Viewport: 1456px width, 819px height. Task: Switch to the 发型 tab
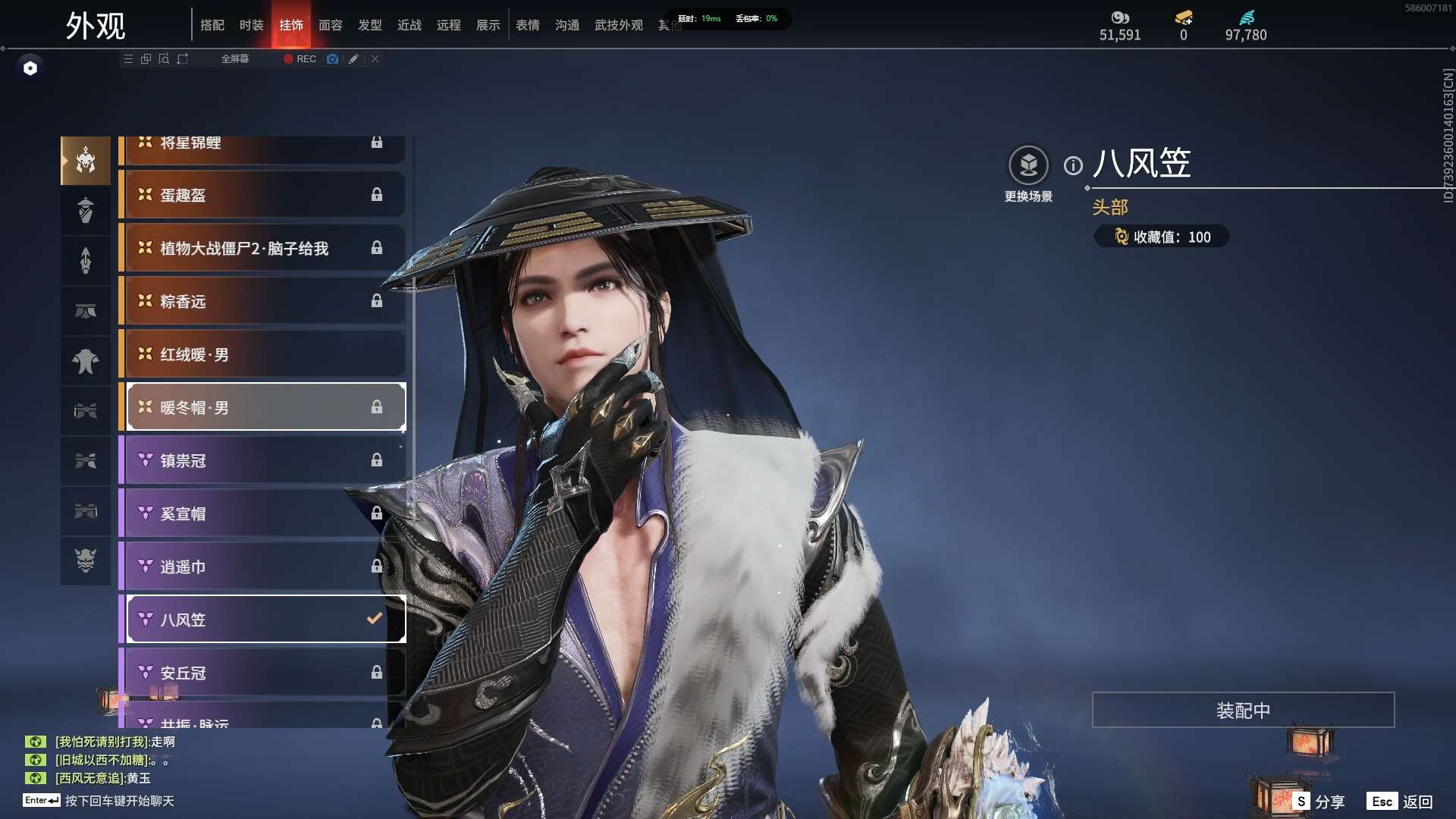tap(369, 25)
